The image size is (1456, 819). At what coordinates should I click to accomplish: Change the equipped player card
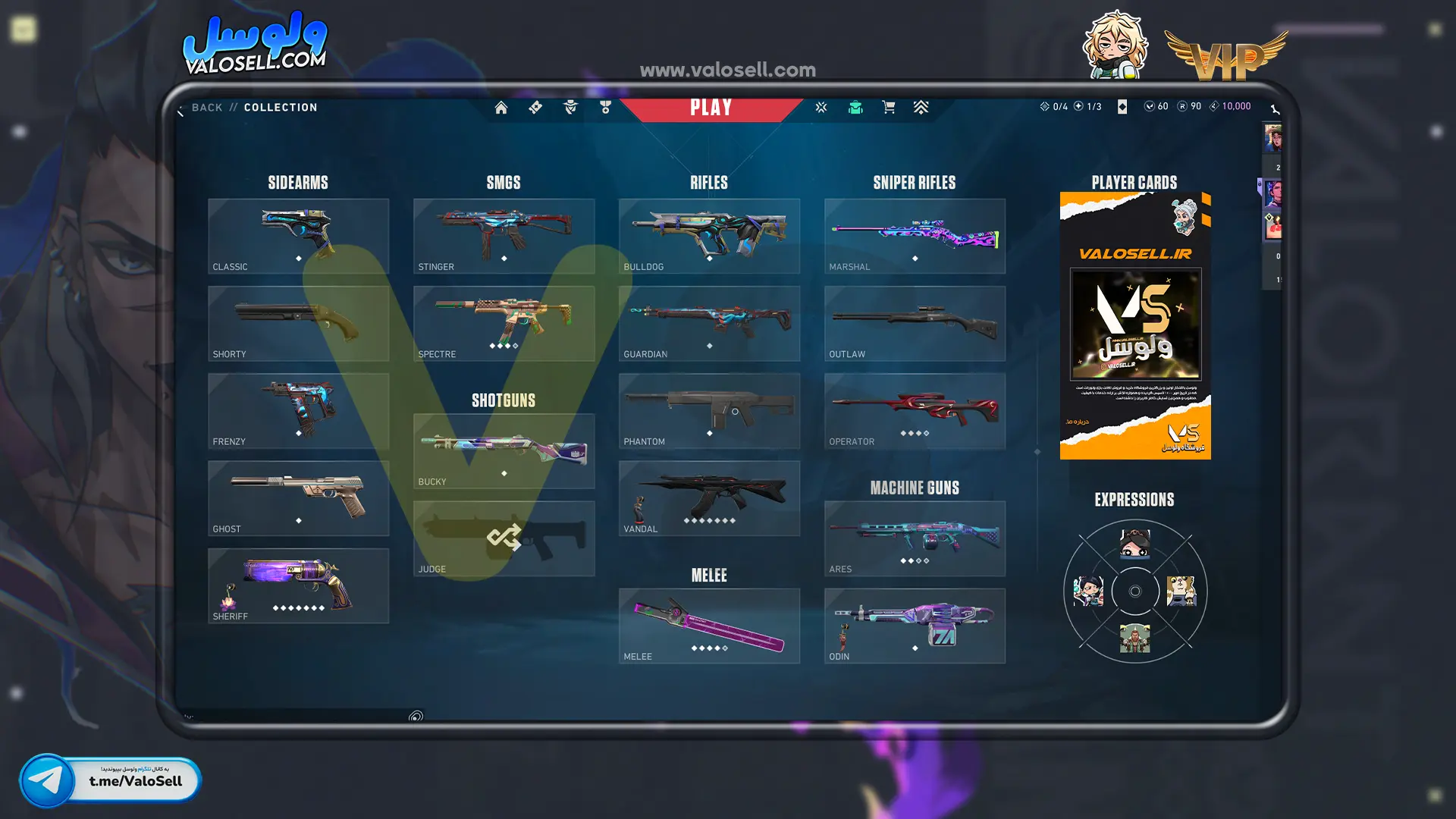[1135, 326]
